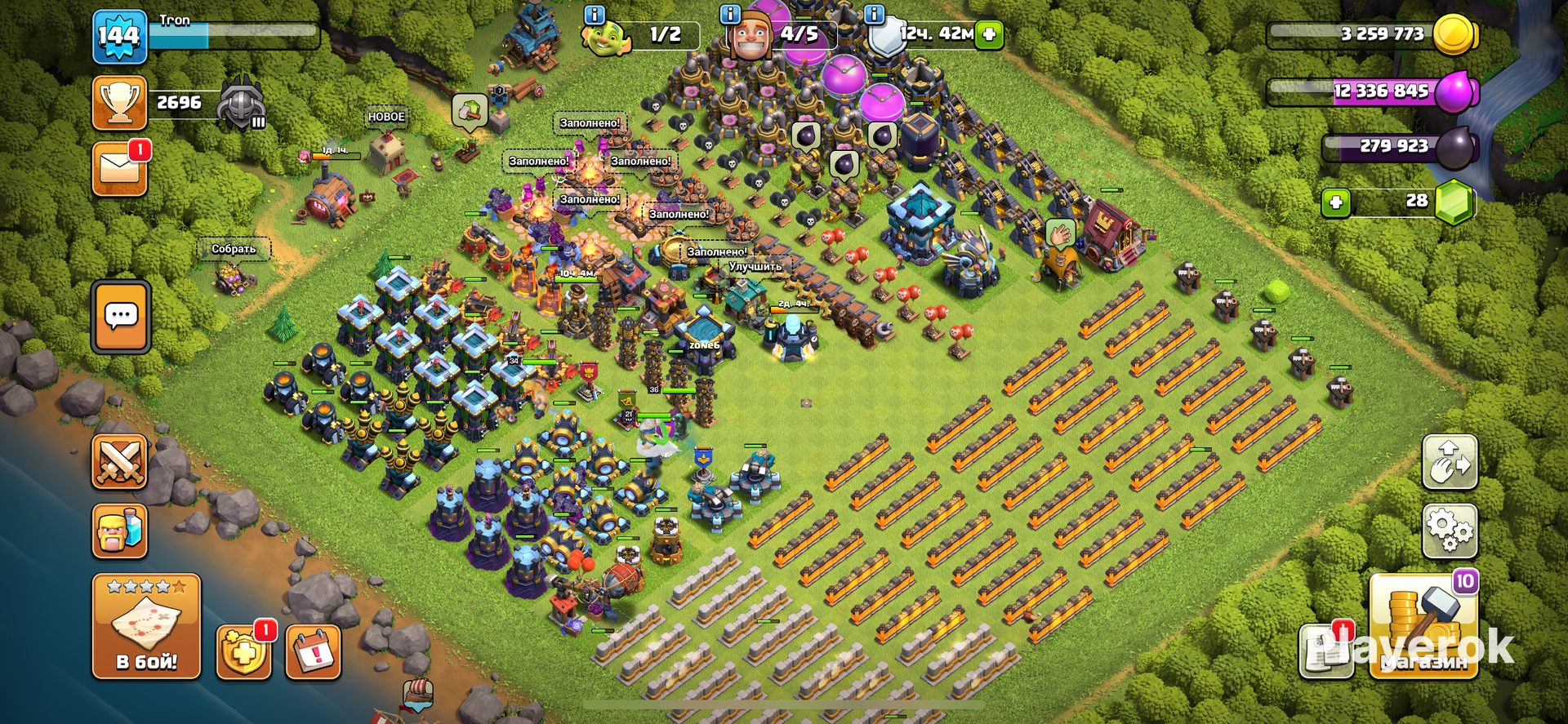
Task: Open the gold shield pass icon with the badge
Action: click(x=243, y=652)
